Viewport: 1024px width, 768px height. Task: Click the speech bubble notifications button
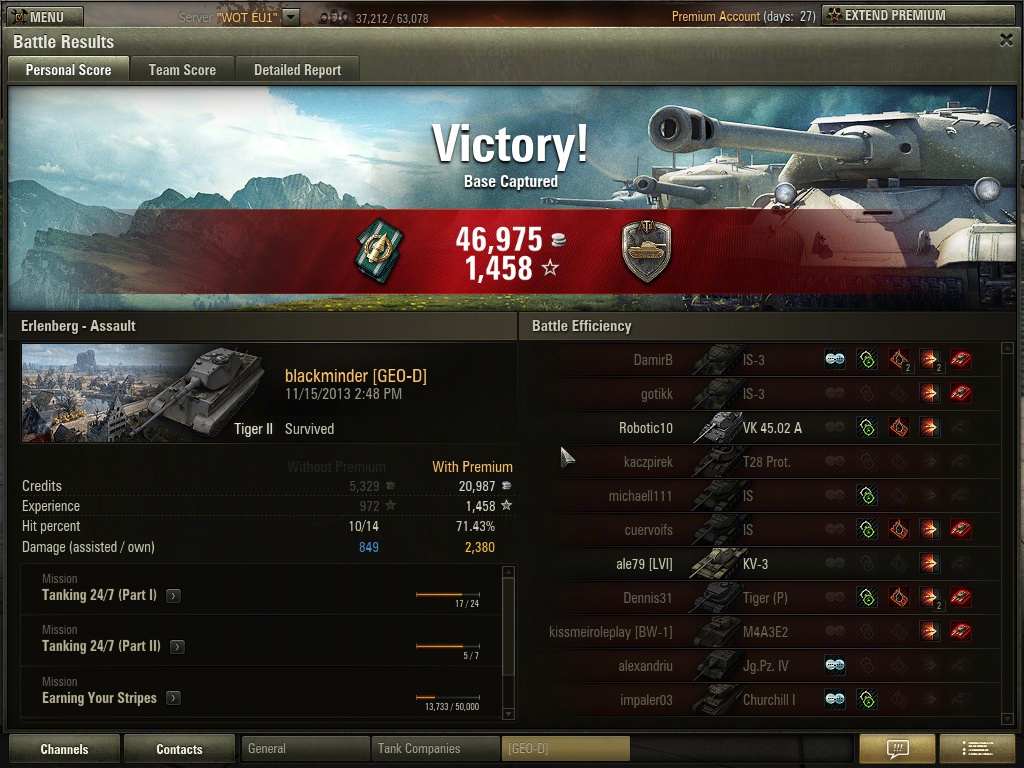pyautogui.click(x=897, y=749)
